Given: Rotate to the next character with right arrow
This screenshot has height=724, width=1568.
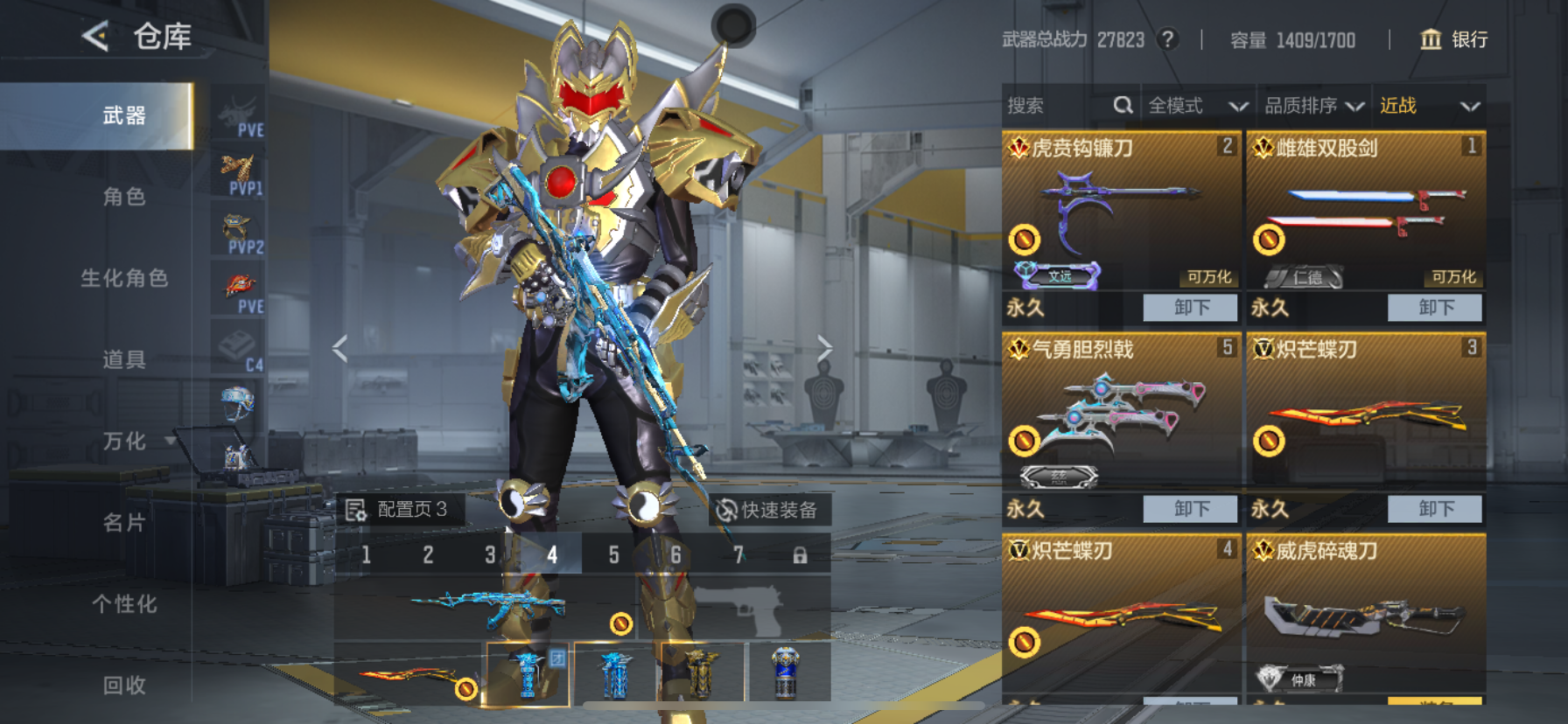Looking at the screenshot, I should (x=823, y=349).
